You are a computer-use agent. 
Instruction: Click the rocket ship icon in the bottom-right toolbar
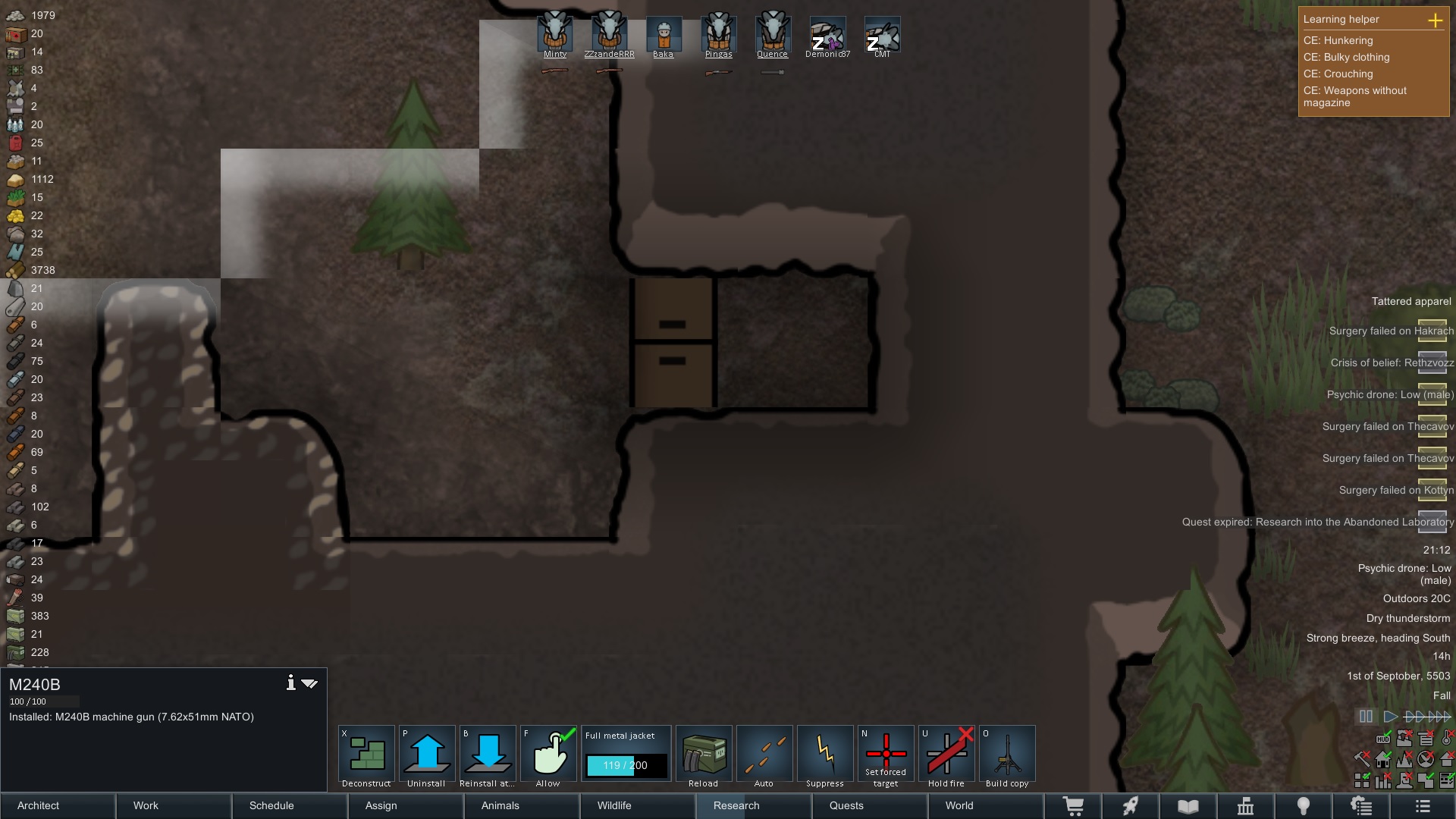click(1131, 806)
